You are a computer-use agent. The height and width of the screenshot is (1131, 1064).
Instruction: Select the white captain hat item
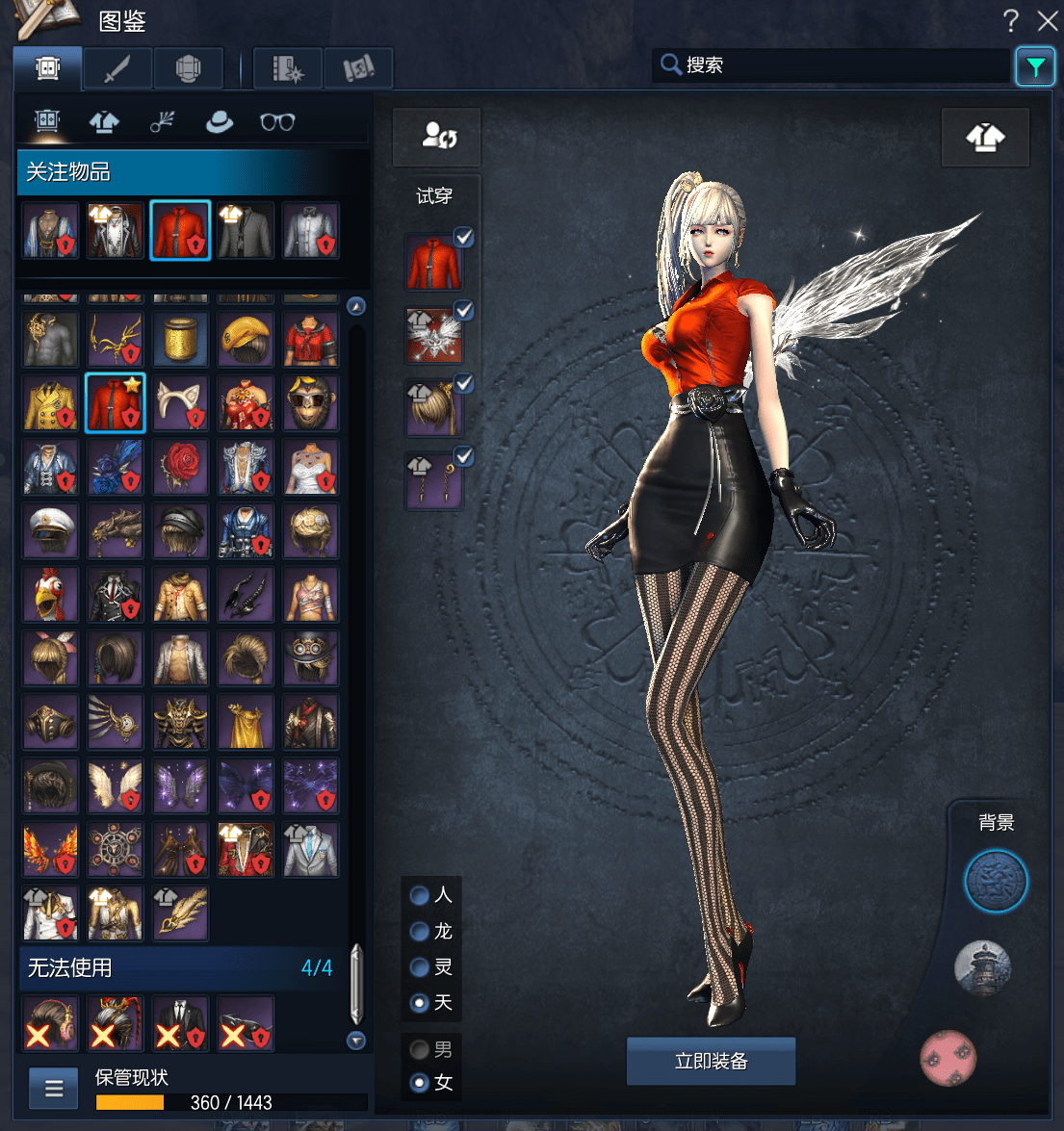point(51,531)
